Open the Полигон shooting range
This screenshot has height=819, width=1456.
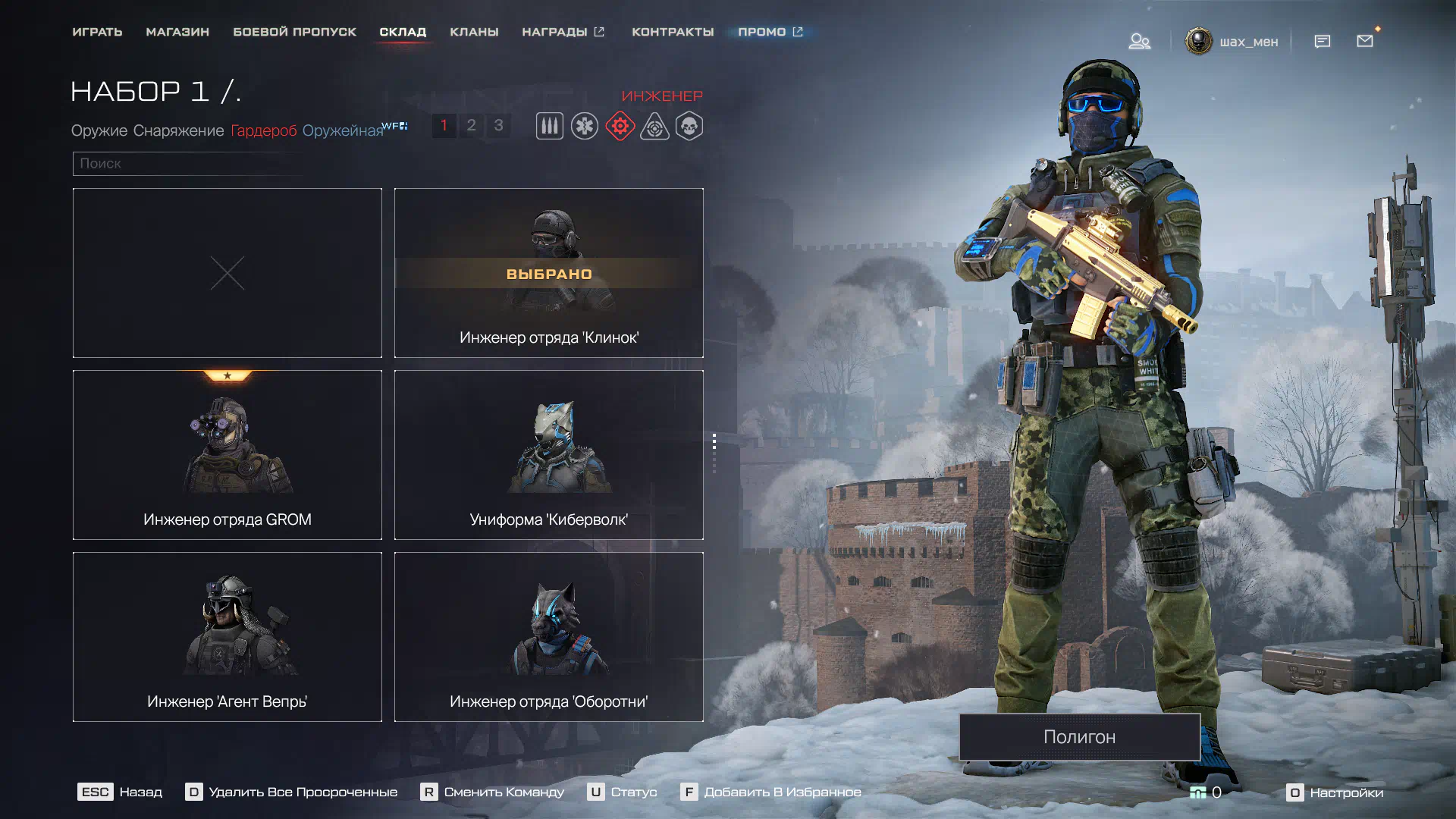(x=1079, y=736)
